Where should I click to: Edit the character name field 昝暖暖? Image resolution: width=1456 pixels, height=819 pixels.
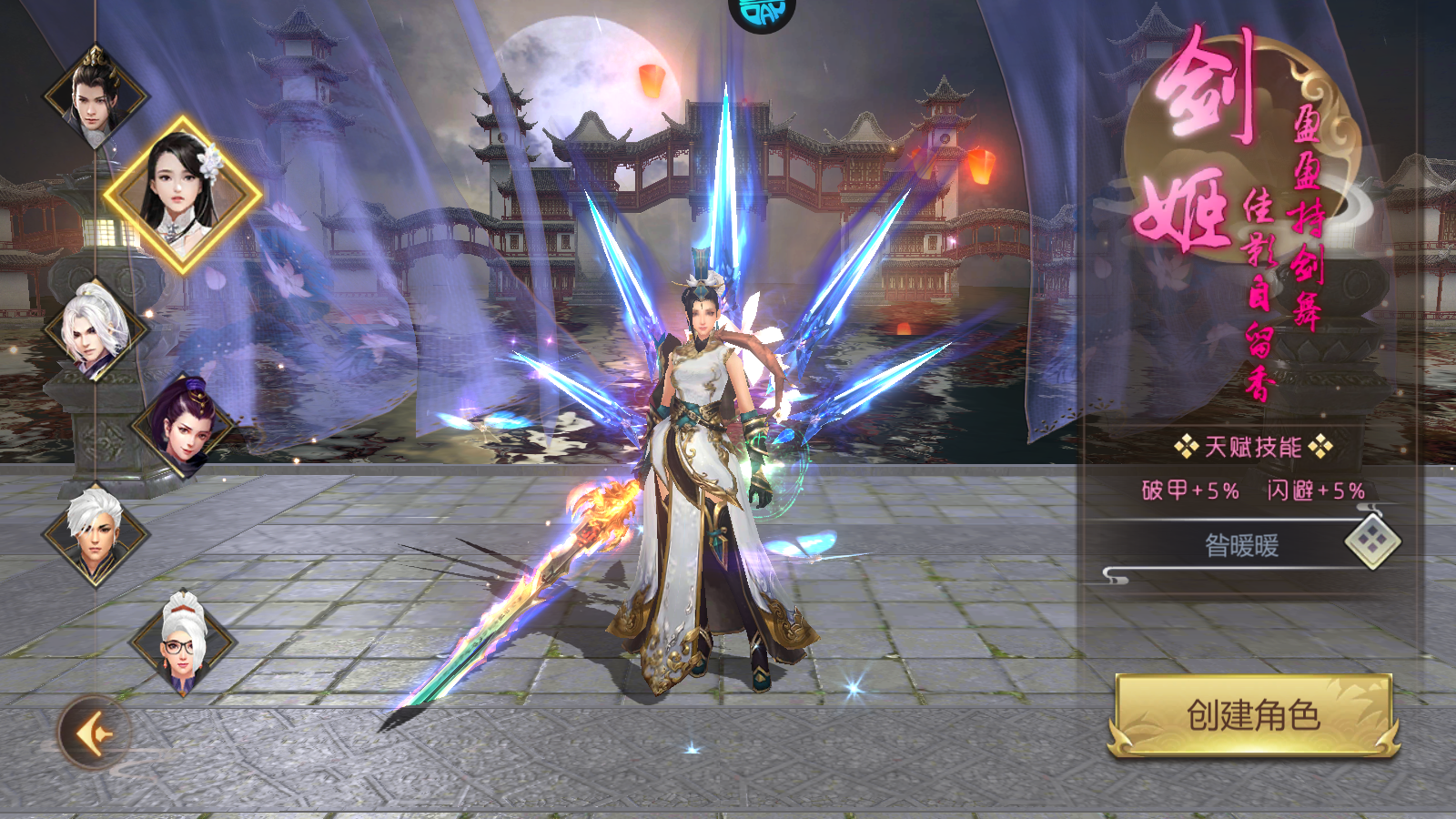(1241, 546)
